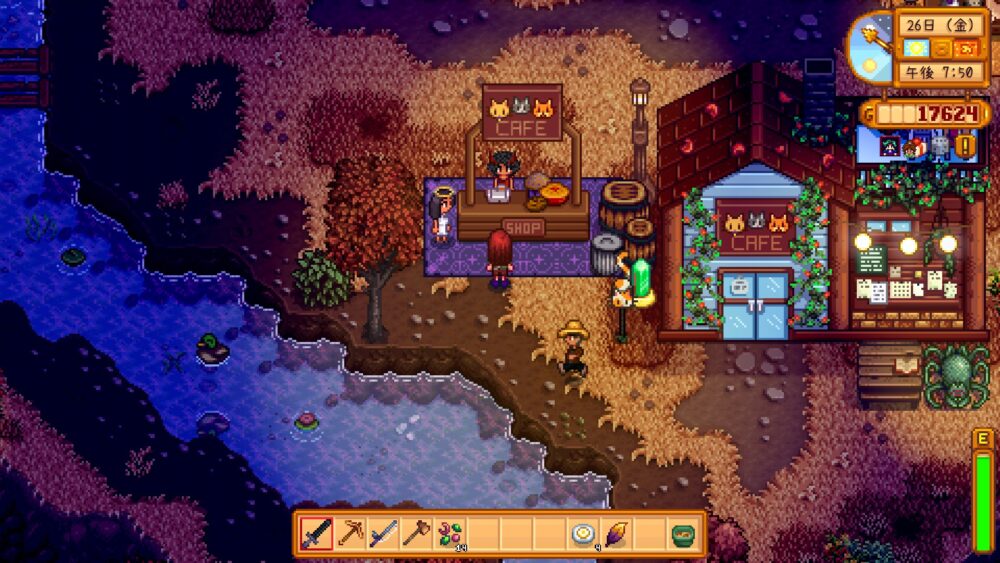Open the journal exclamation mark icon

966,147
